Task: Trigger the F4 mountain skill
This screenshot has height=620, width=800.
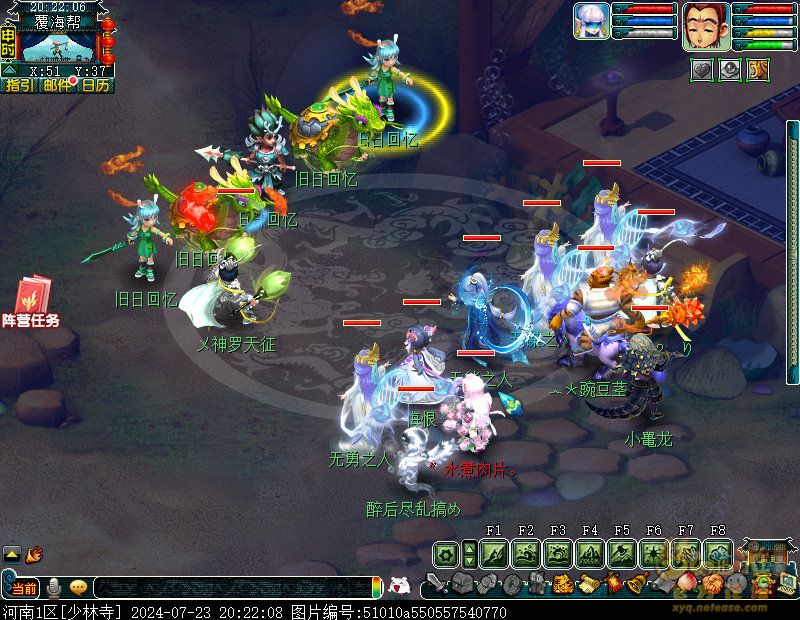Action: pyautogui.click(x=590, y=553)
